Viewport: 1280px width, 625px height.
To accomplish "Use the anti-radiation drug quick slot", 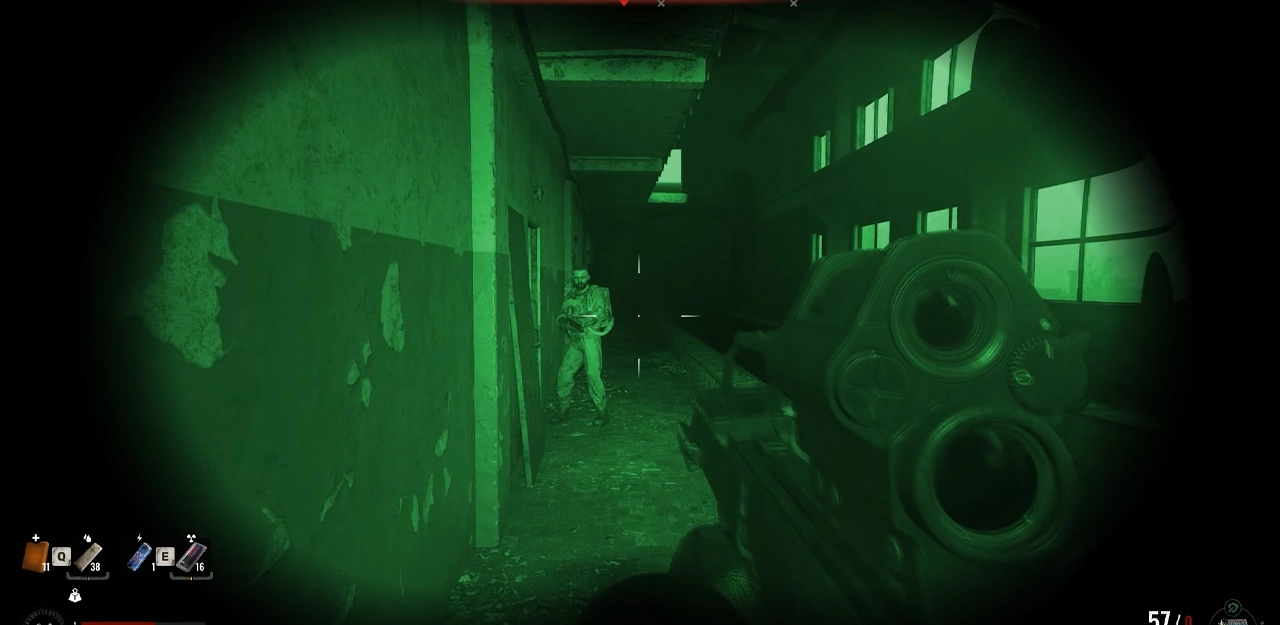I will (190, 556).
